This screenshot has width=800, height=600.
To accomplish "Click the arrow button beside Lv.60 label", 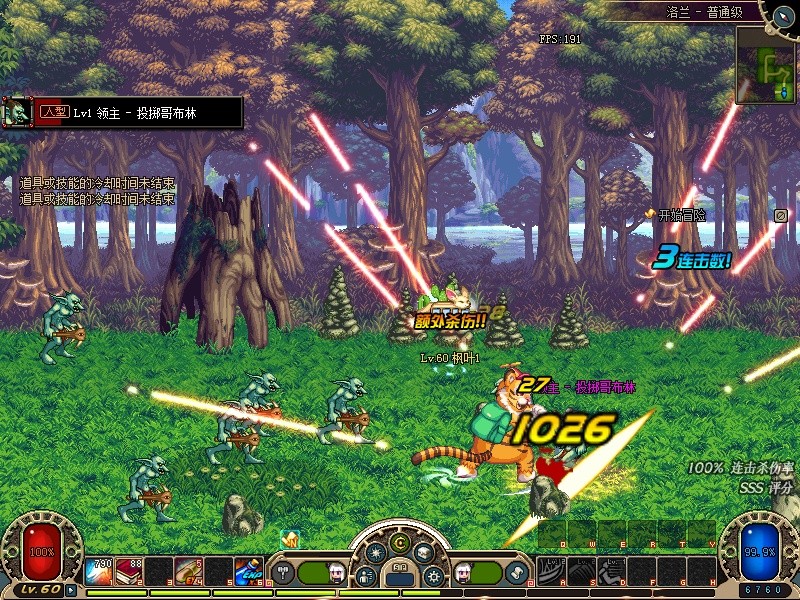I will pos(71,590).
